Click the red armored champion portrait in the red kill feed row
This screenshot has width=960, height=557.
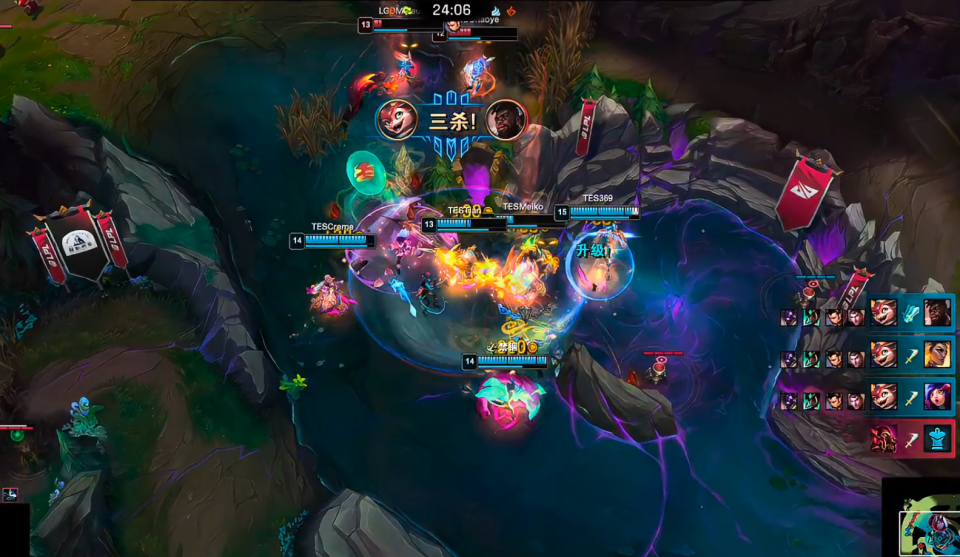pos(883,438)
